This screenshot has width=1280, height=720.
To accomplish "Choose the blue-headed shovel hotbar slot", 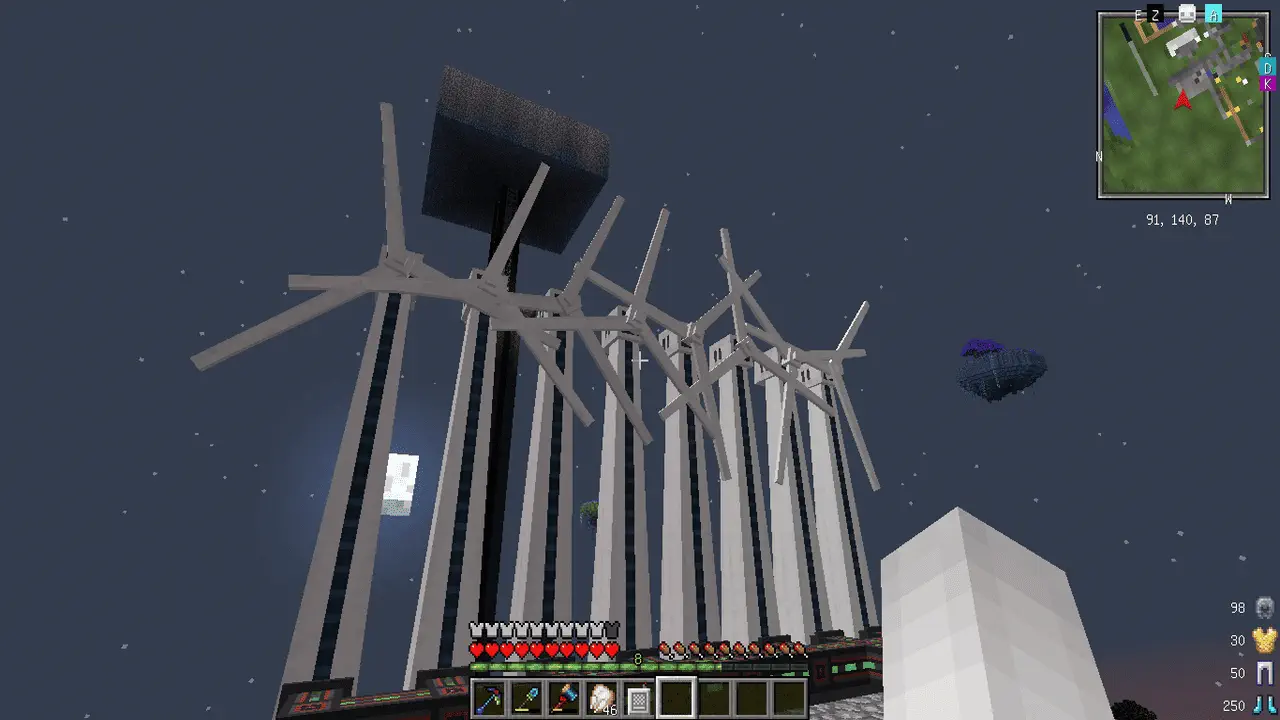I will point(526,698).
